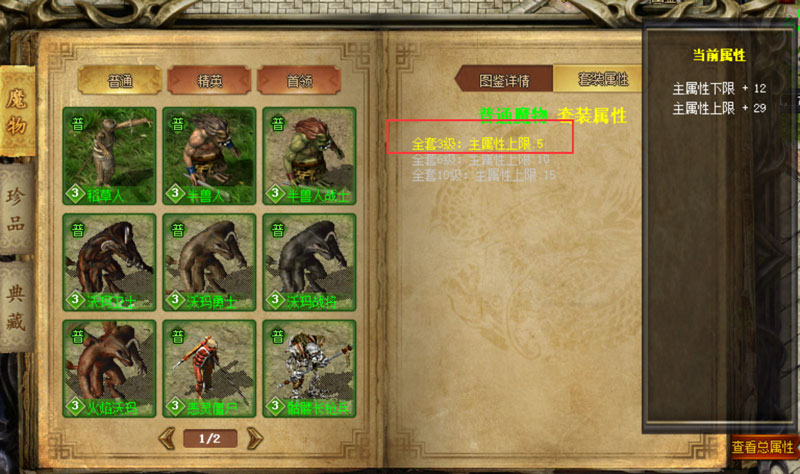Open the 珍品 side tab

(x=17, y=207)
